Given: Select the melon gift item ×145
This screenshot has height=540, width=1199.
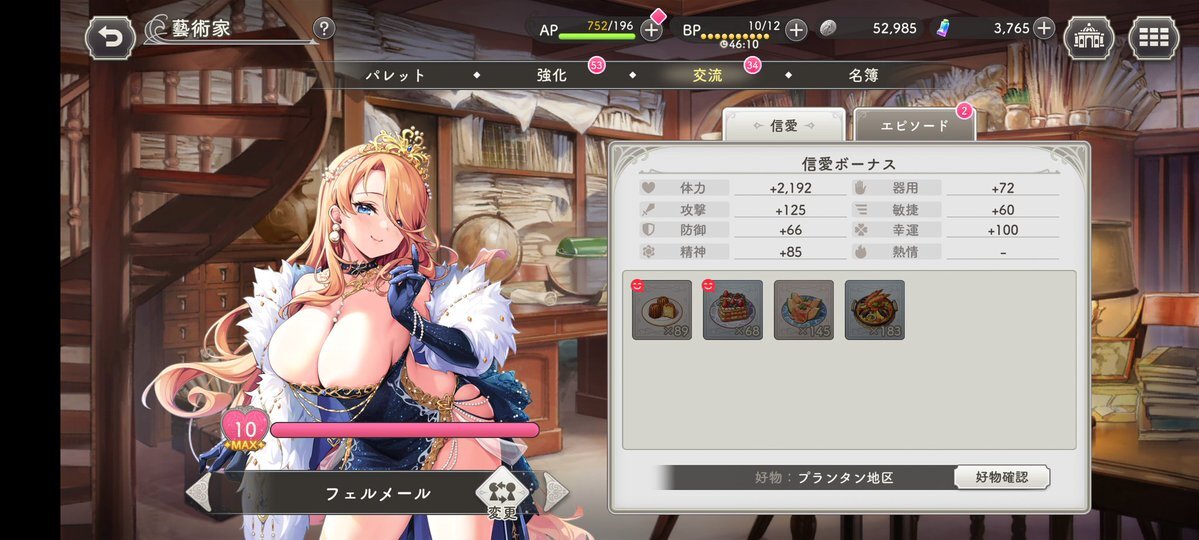Looking at the screenshot, I should (x=804, y=310).
